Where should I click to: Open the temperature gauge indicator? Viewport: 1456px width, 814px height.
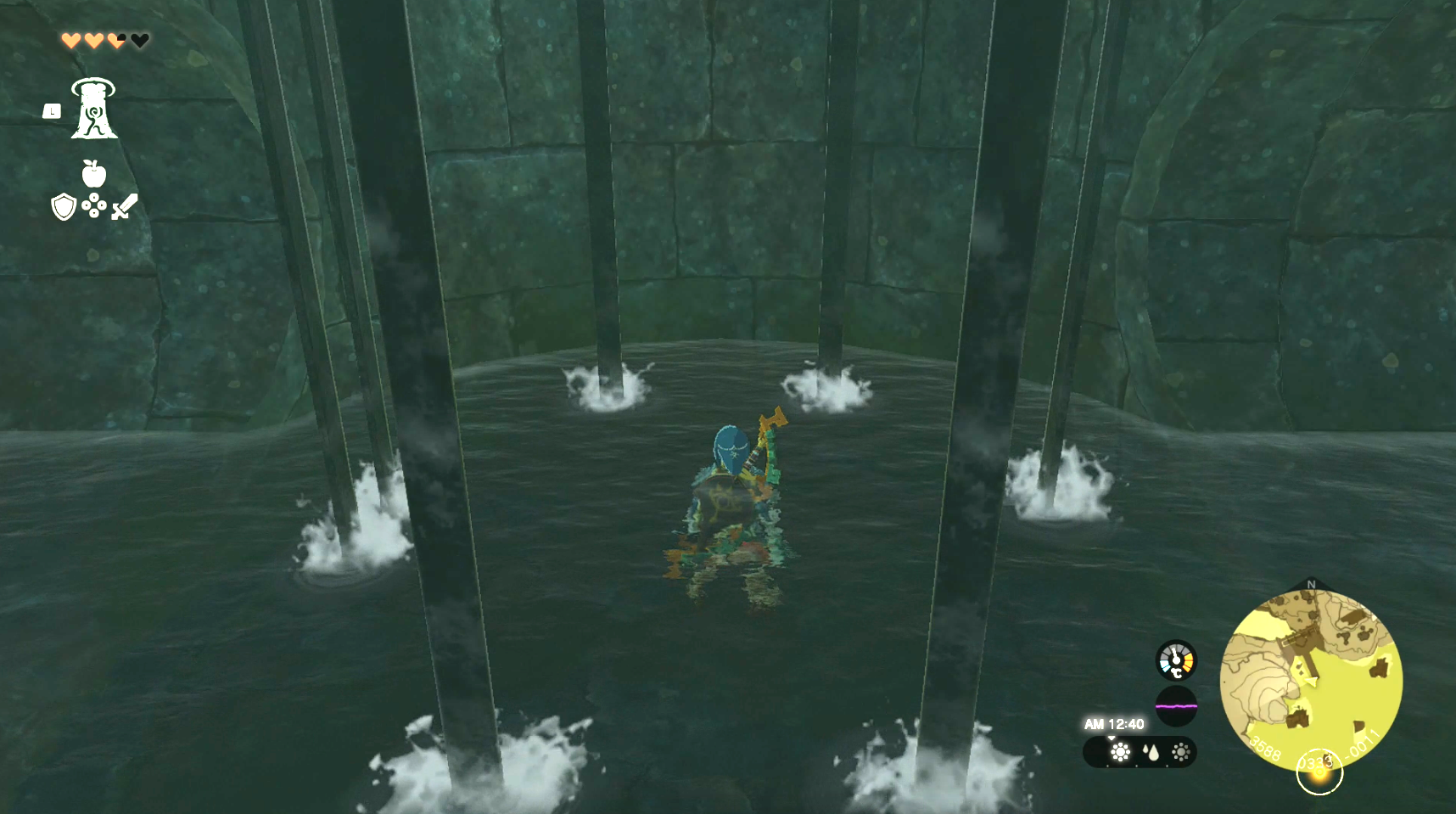[1175, 660]
